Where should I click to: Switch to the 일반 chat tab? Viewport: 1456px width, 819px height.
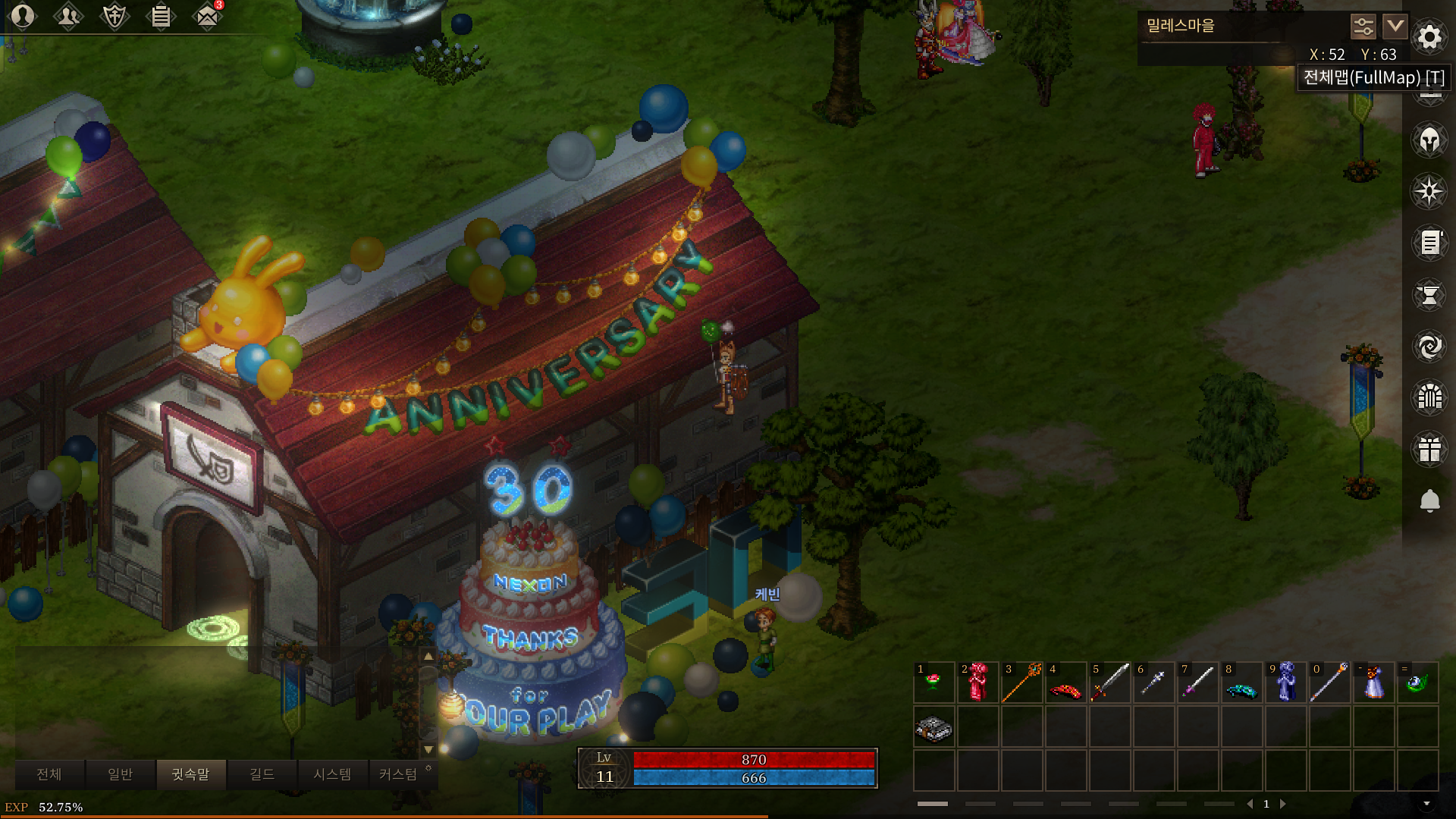tap(120, 774)
